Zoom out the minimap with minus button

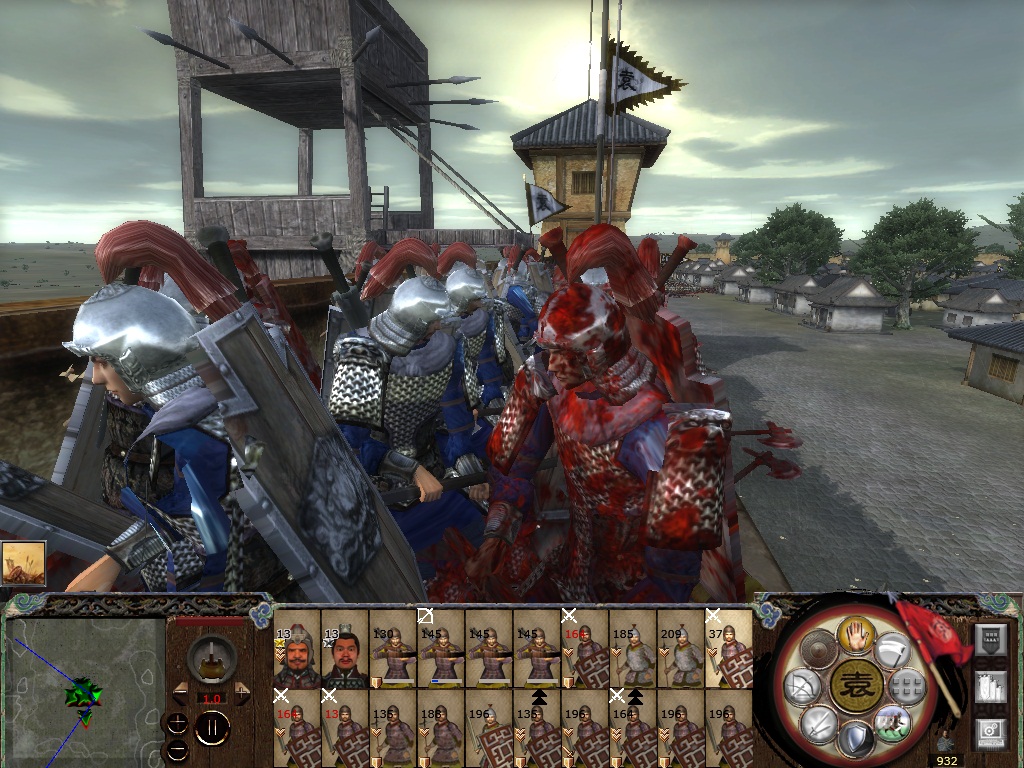click(x=177, y=748)
